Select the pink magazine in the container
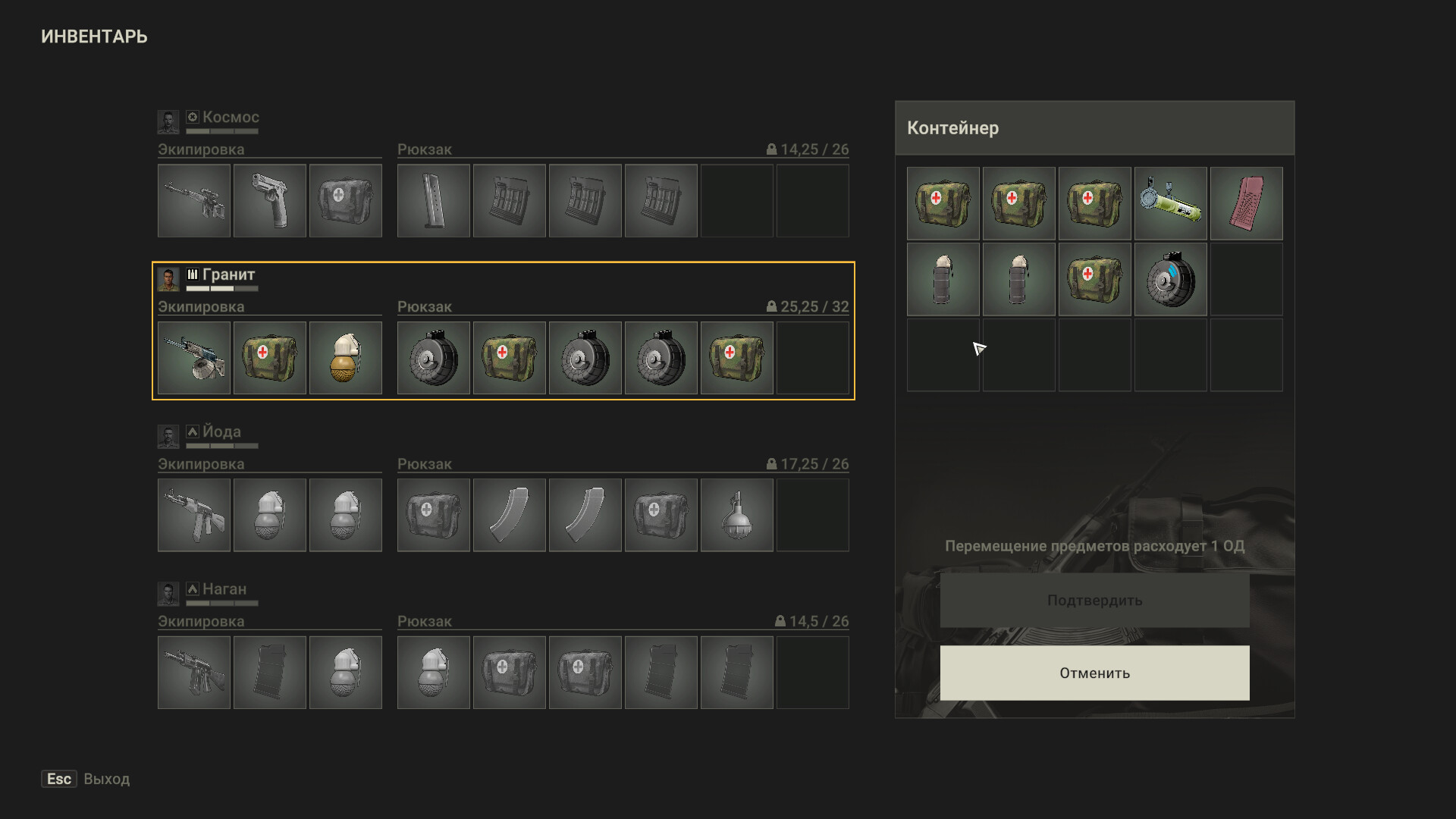This screenshot has width=1456, height=819. click(1247, 203)
